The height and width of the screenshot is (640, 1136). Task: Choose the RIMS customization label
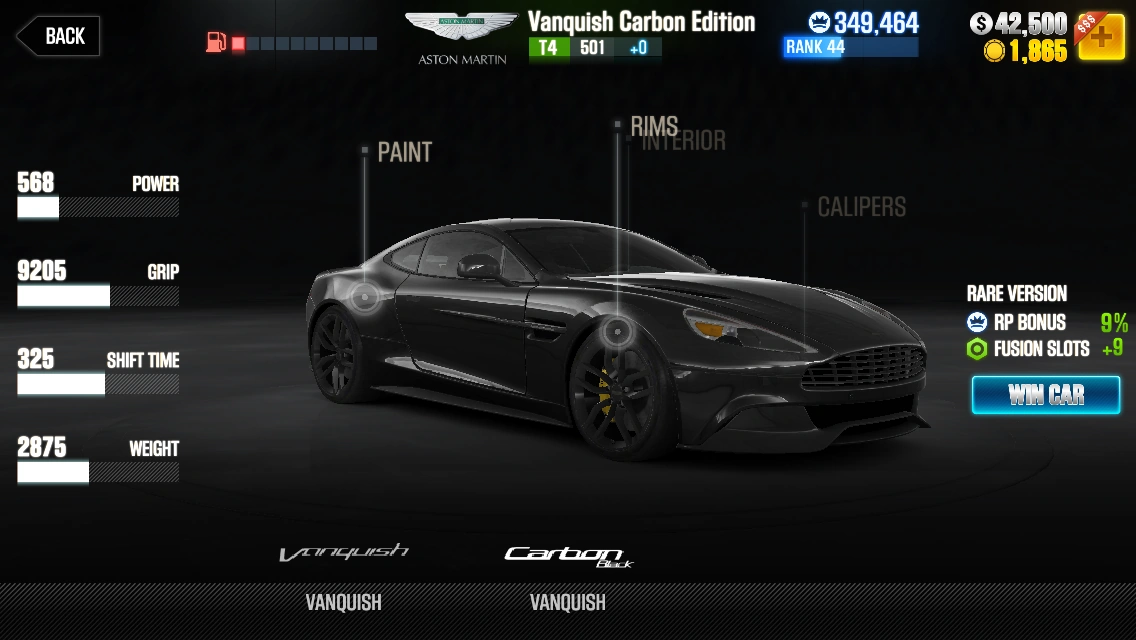click(654, 126)
